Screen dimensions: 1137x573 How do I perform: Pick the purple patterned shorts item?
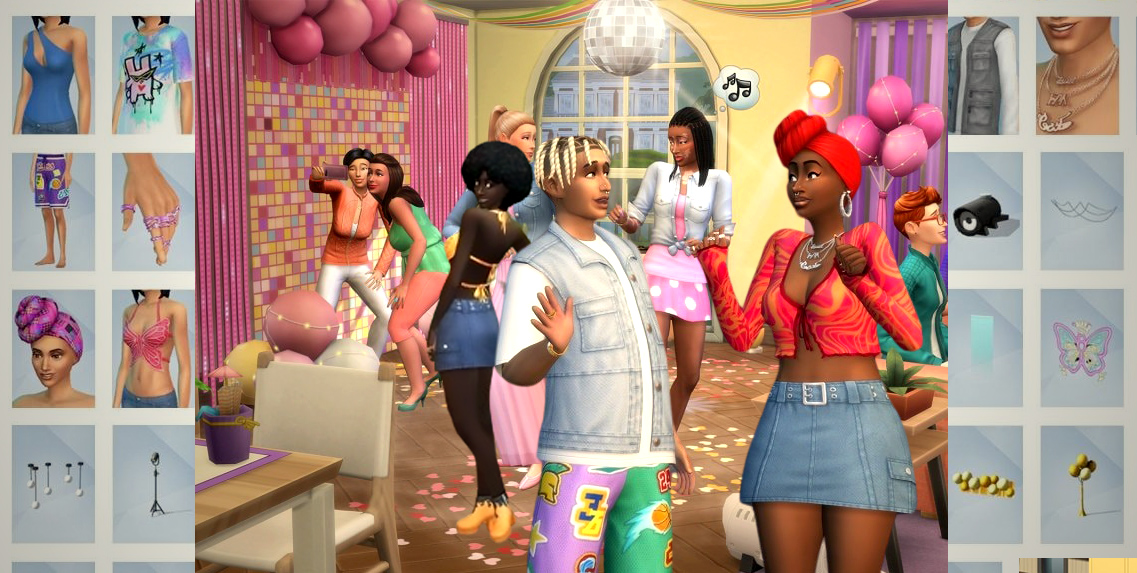pyautogui.click(x=53, y=211)
